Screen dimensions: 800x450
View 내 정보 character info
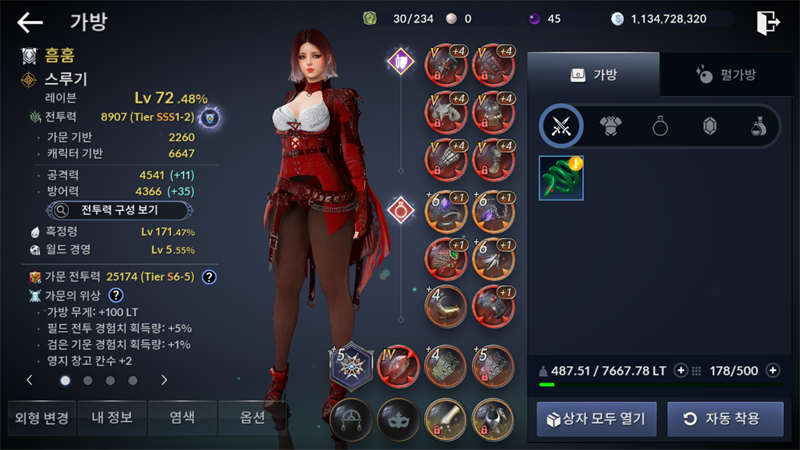(x=111, y=418)
